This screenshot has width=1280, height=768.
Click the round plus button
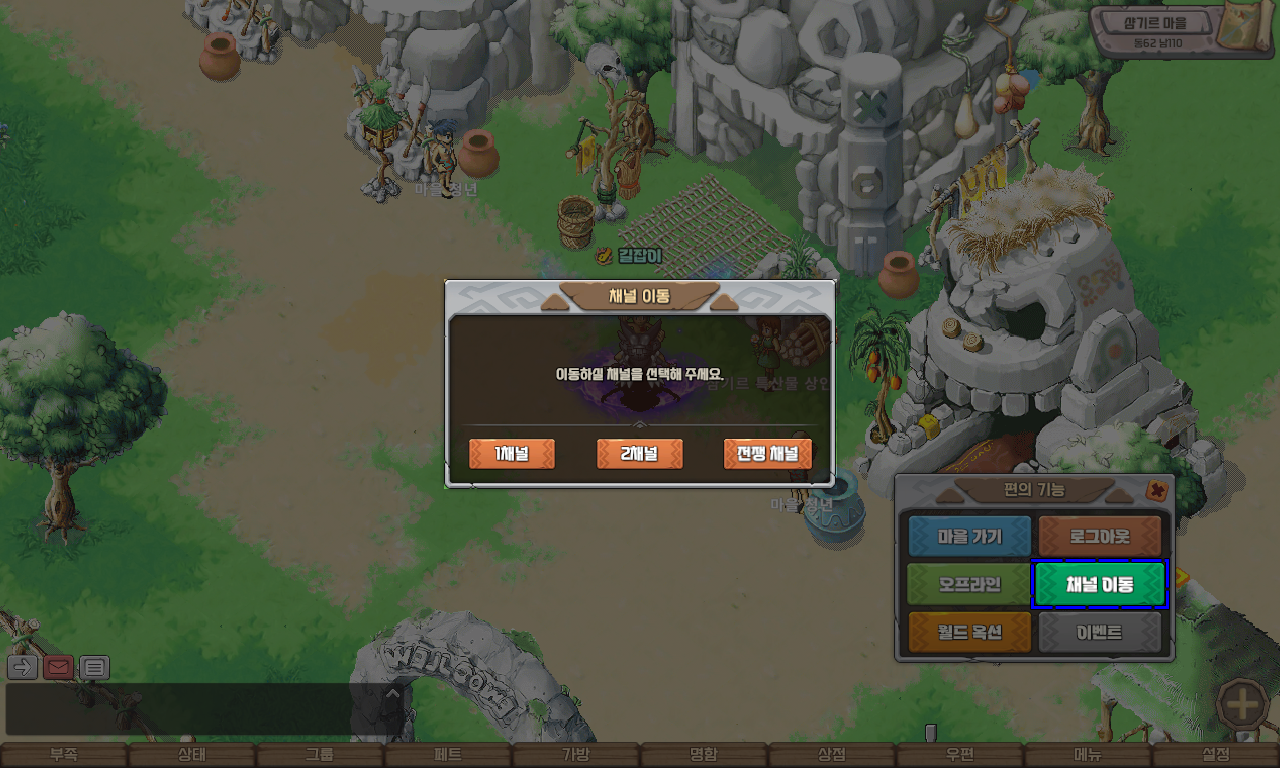point(1243,704)
